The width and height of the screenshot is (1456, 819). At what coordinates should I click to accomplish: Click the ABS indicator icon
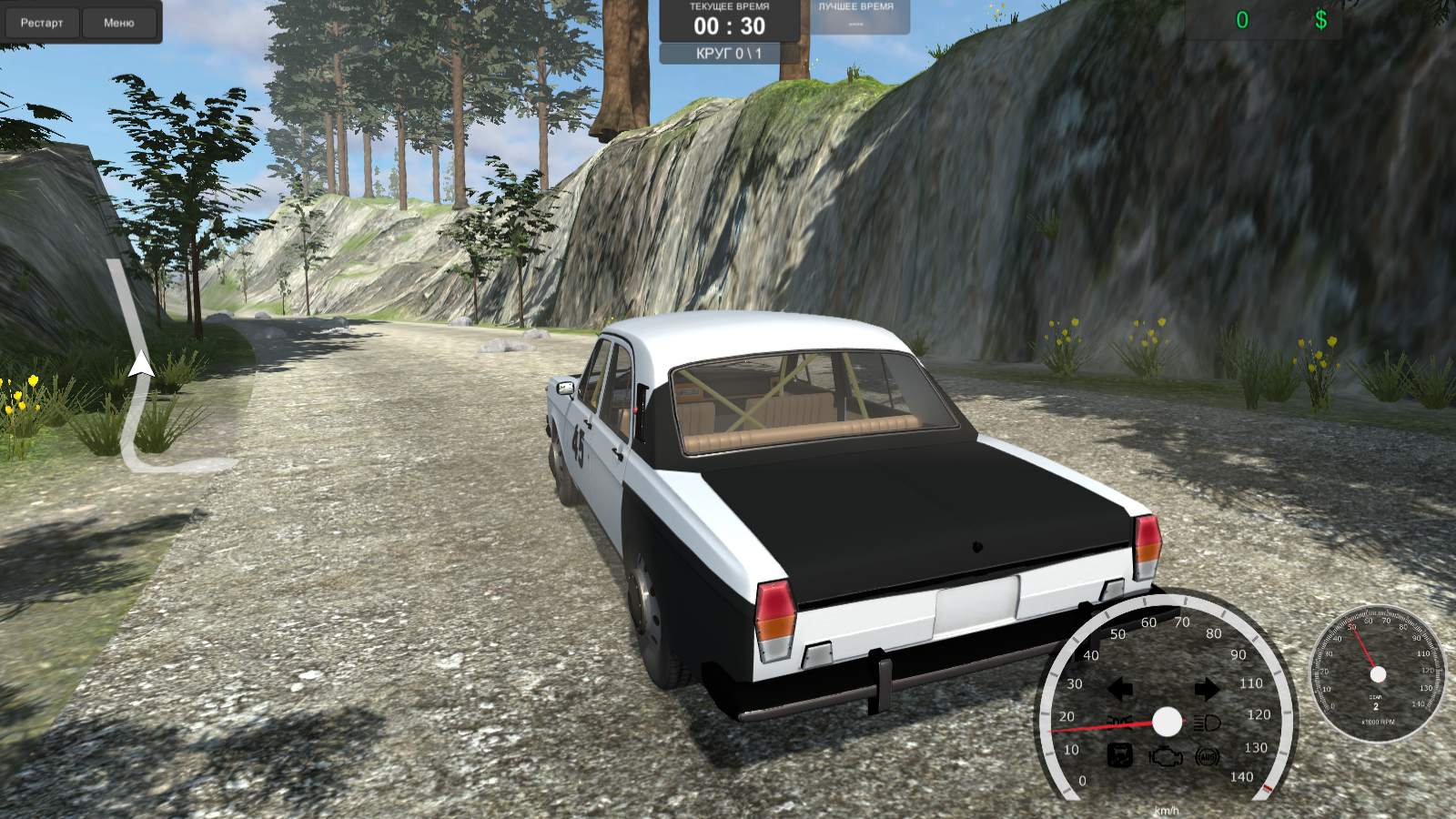tap(1207, 757)
